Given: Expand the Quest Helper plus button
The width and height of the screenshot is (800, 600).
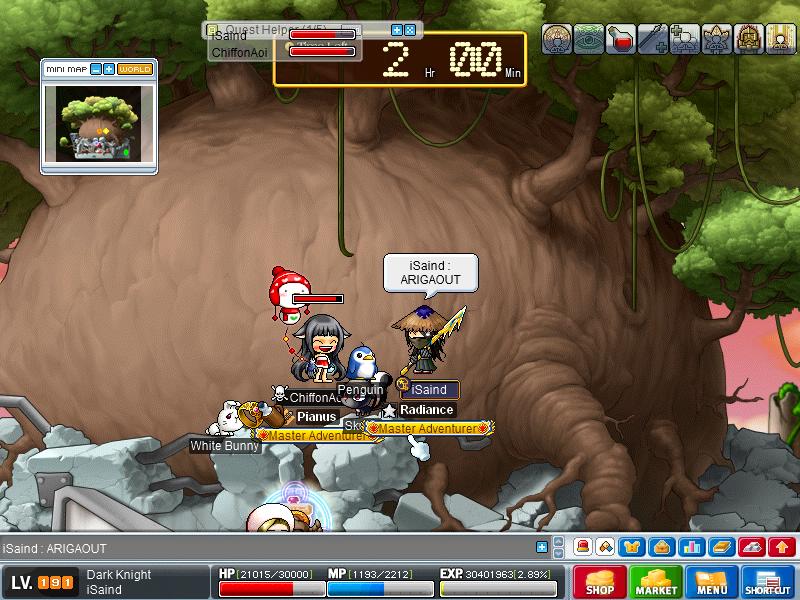Looking at the screenshot, I should (396, 30).
